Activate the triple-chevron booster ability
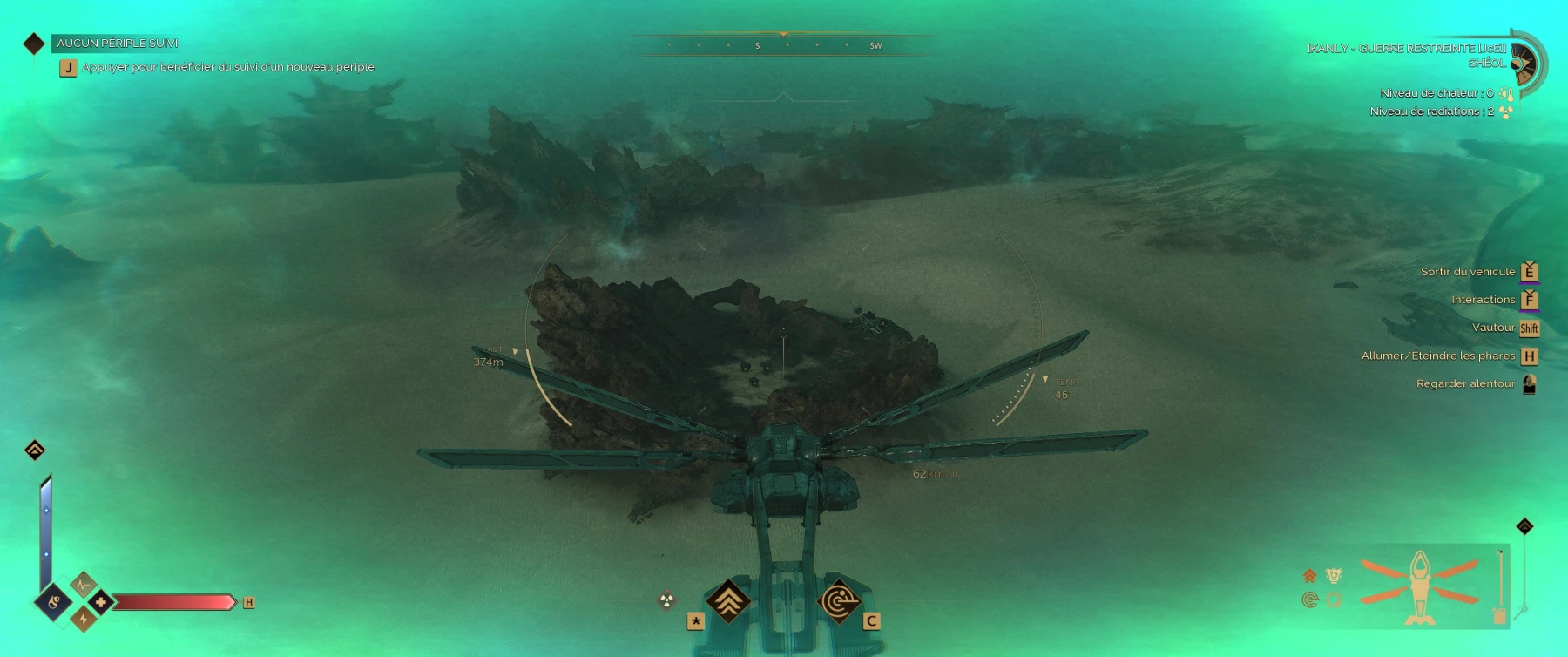This screenshot has height=657, width=1568. tap(728, 600)
